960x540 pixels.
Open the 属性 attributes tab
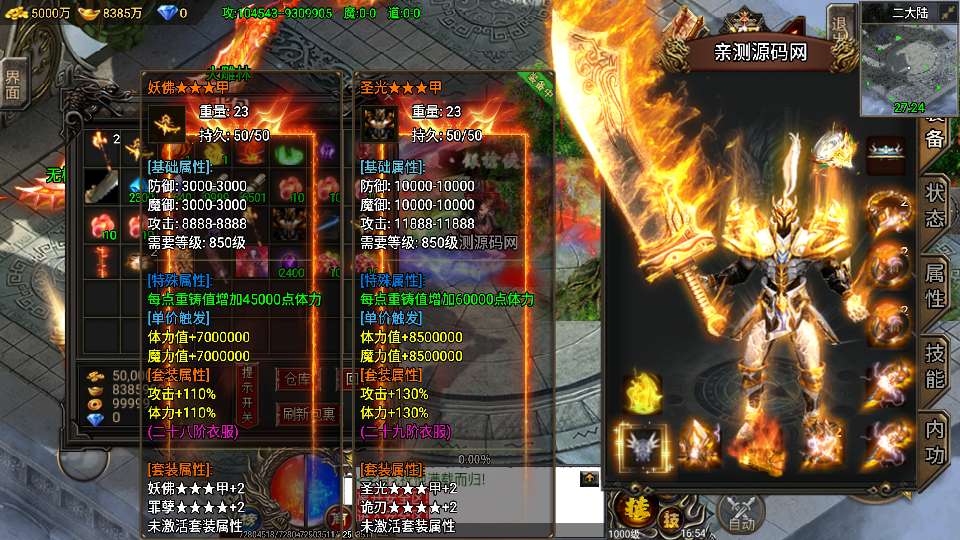(935, 285)
